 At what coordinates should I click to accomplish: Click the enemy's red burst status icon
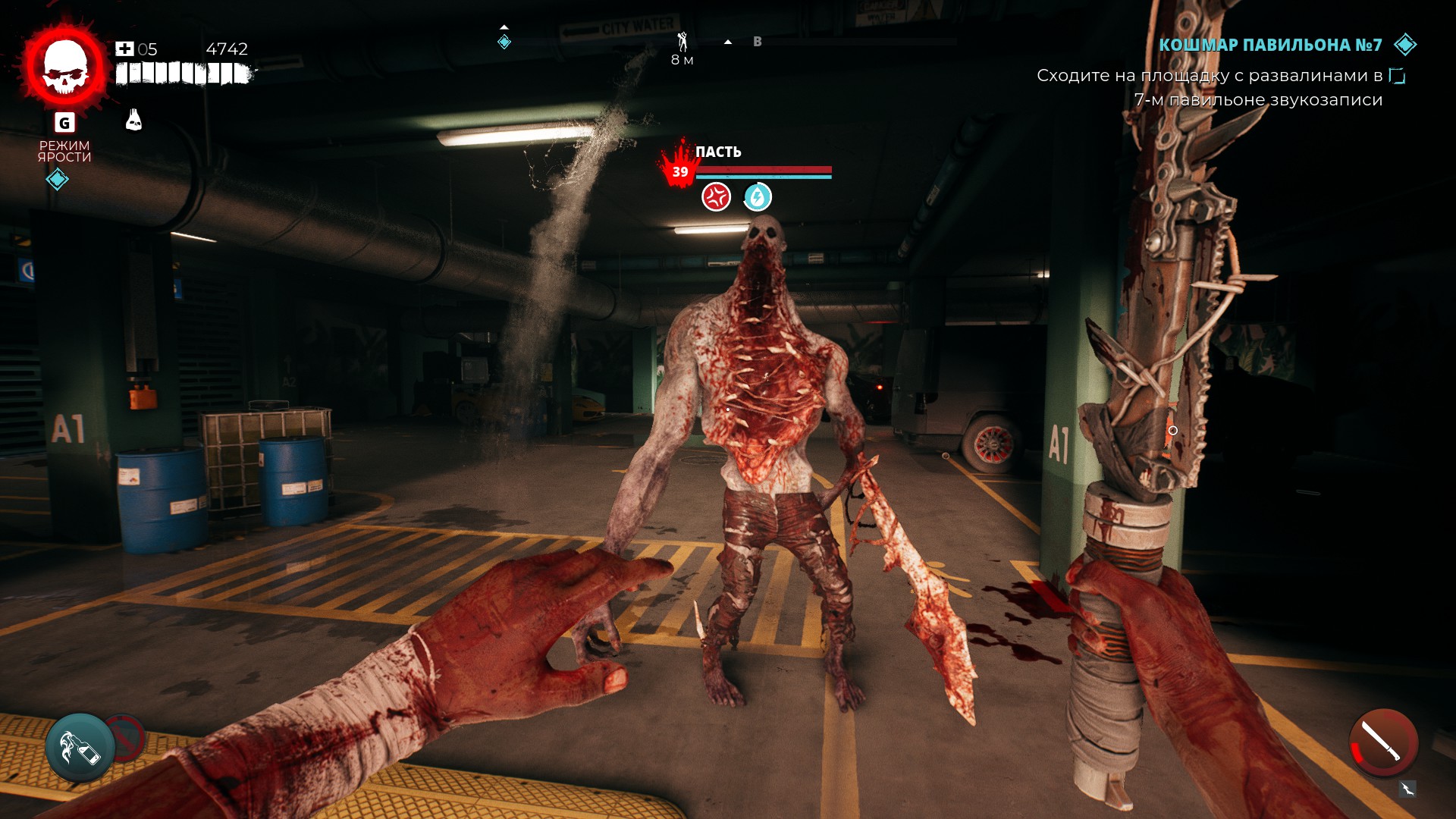[x=716, y=197]
